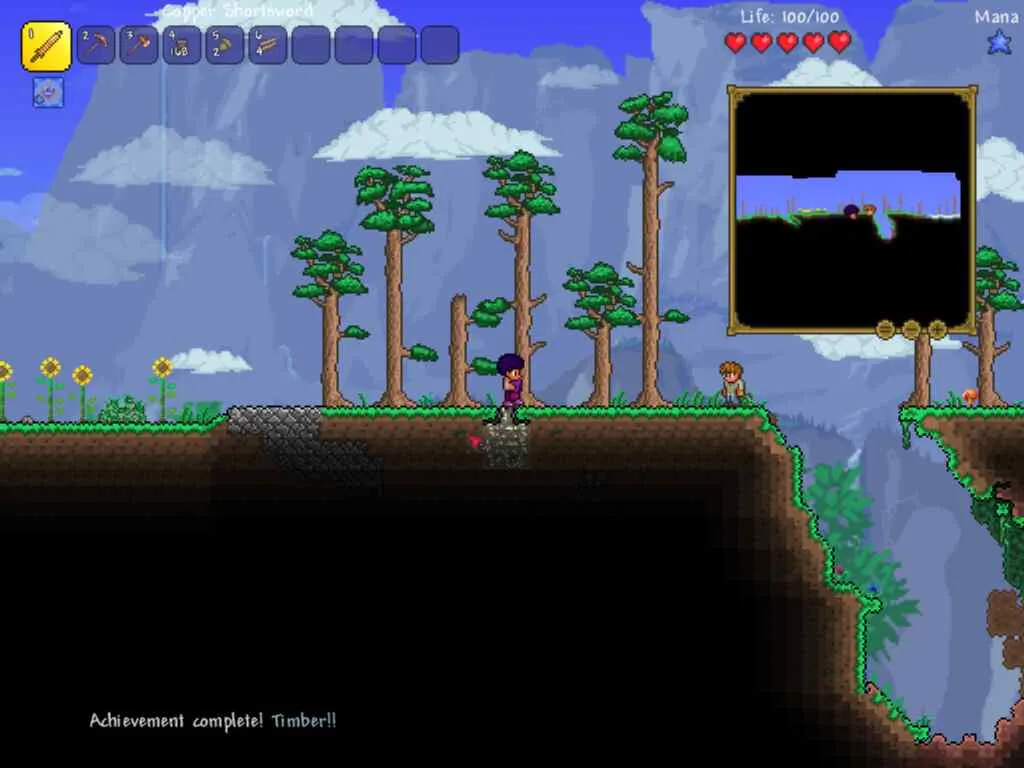Select hotbar slot 6 with four items

click(268, 46)
